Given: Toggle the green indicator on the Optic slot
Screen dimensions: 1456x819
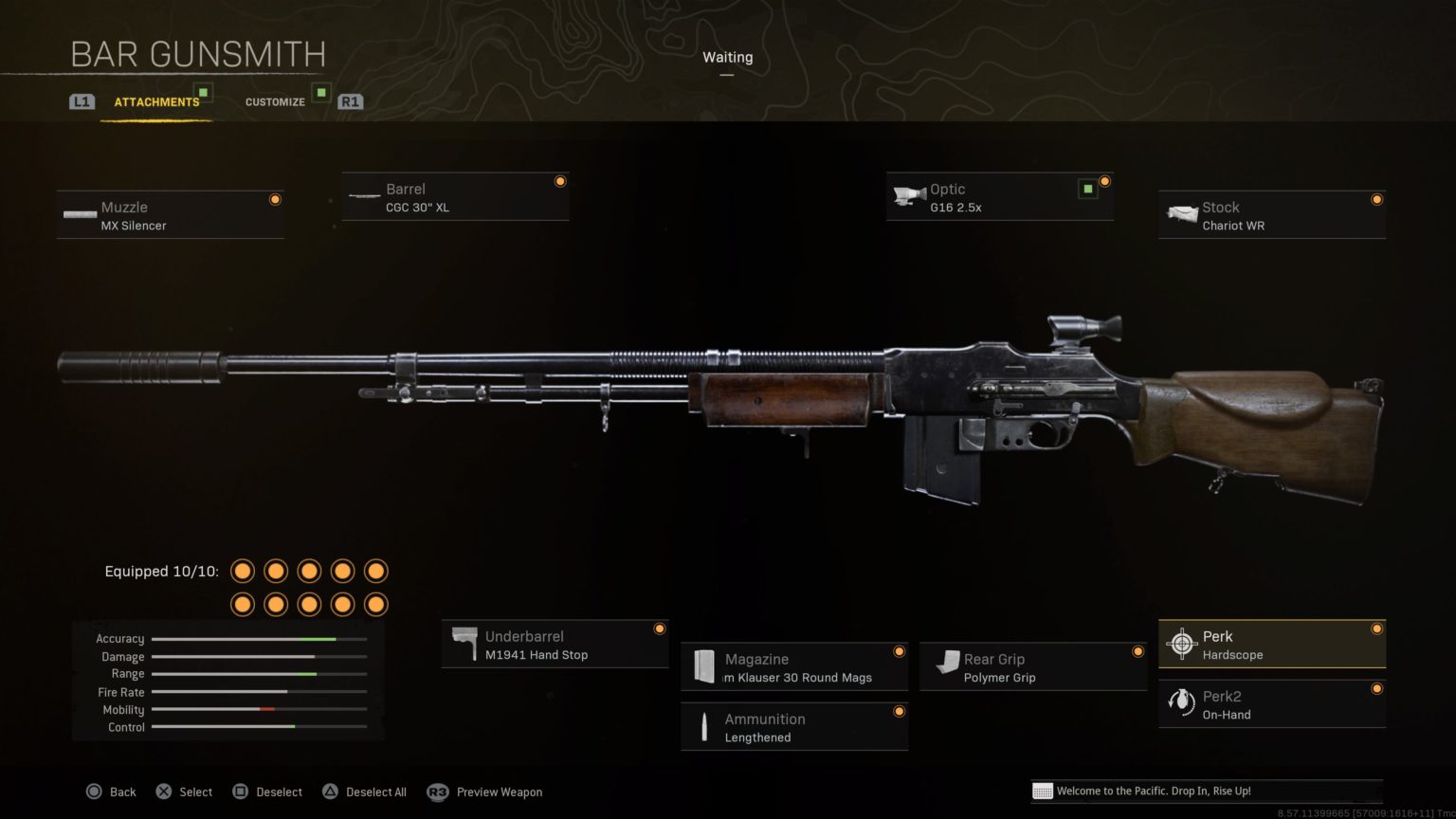Looking at the screenshot, I should (1086, 189).
